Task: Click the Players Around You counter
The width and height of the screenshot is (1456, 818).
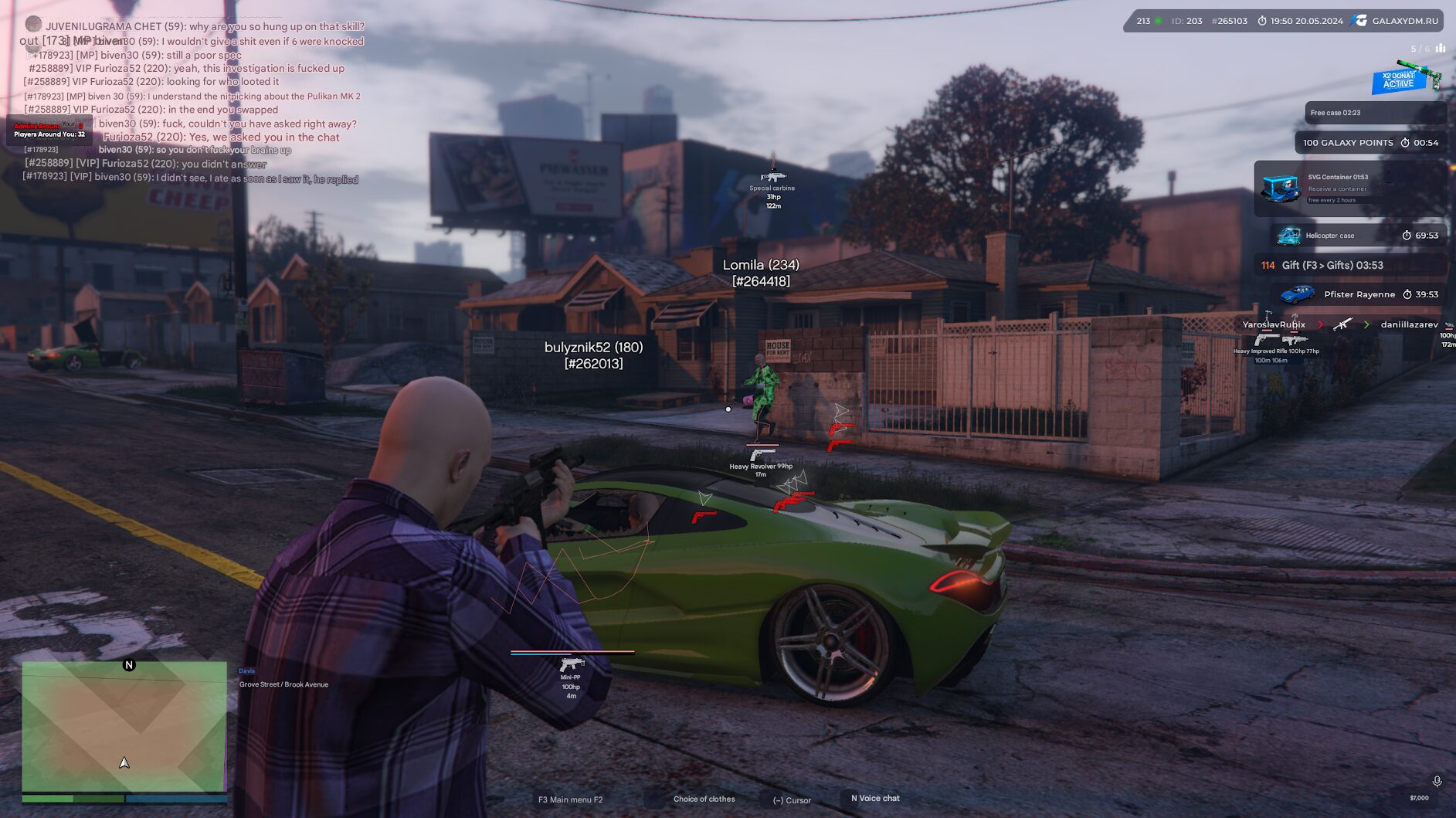Action: (x=49, y=134)
